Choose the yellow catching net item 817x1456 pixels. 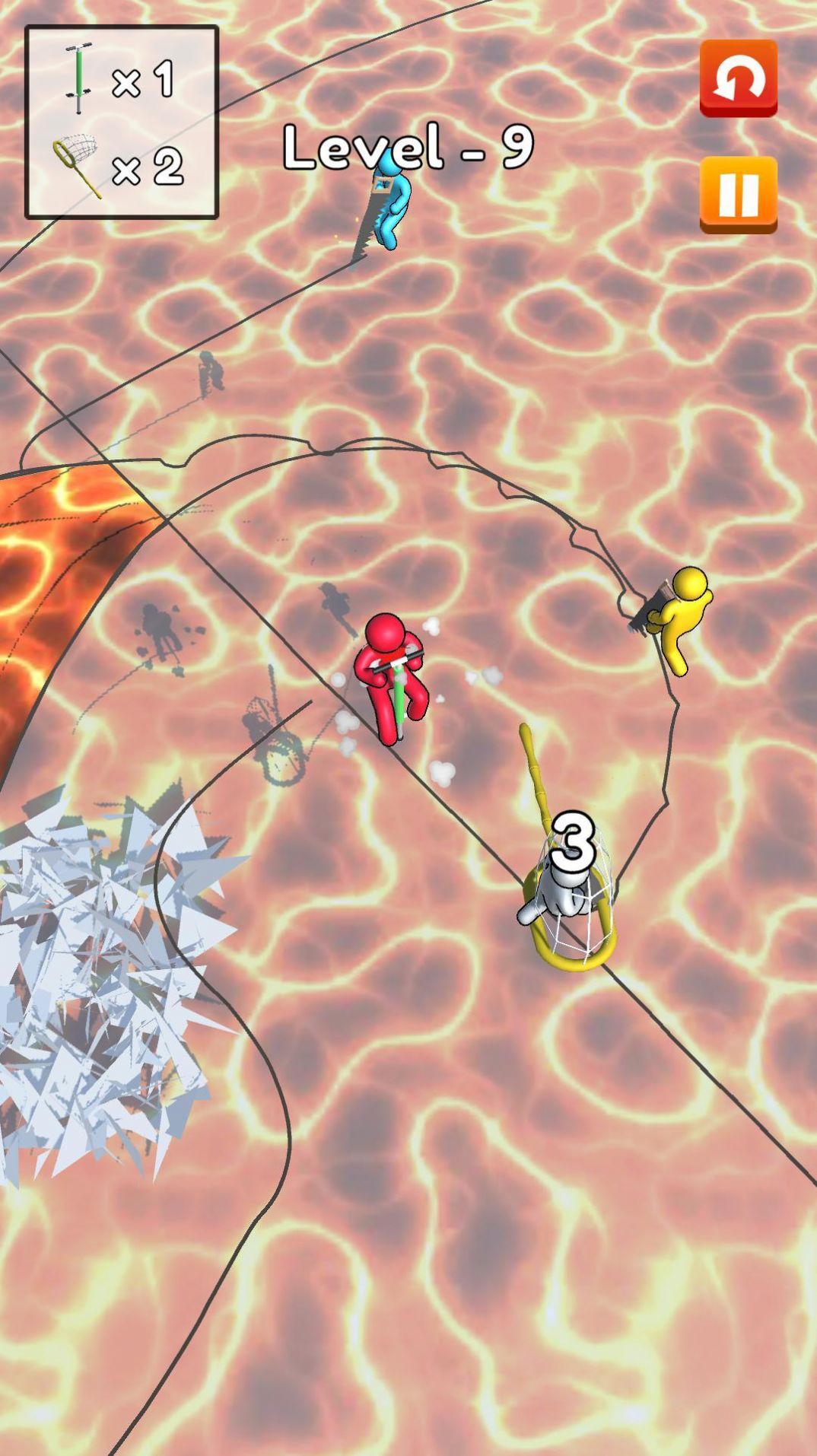click(77, 166)
